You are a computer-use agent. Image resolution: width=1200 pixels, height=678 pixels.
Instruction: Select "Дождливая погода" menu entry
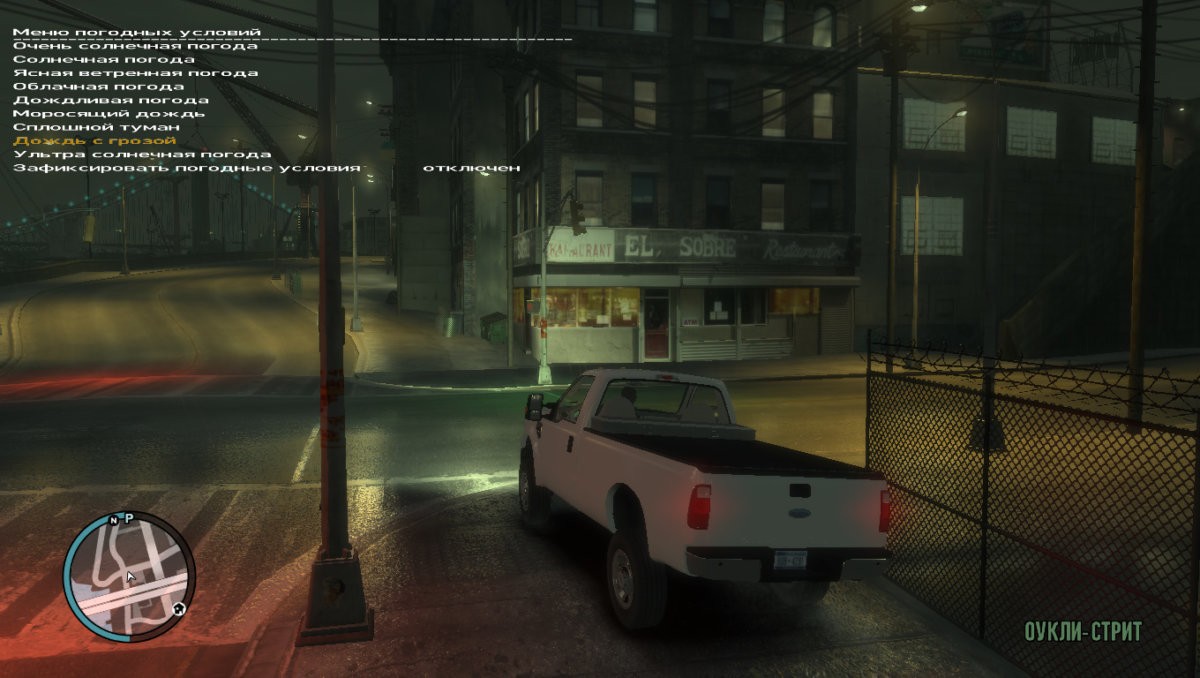click(x=111, y=100)
